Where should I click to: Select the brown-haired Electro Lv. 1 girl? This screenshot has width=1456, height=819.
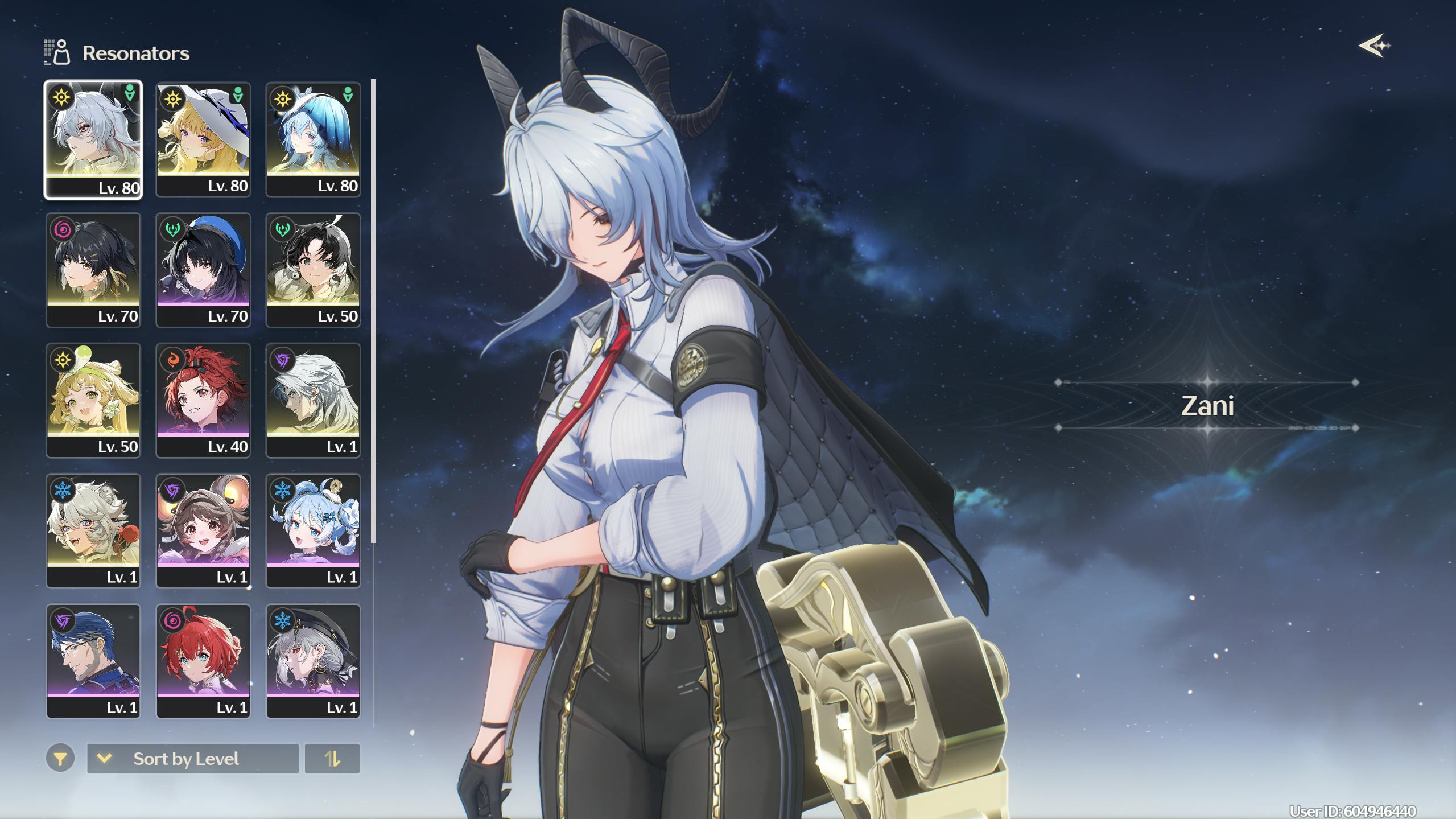pyautogui.click(x=203, y=530)
